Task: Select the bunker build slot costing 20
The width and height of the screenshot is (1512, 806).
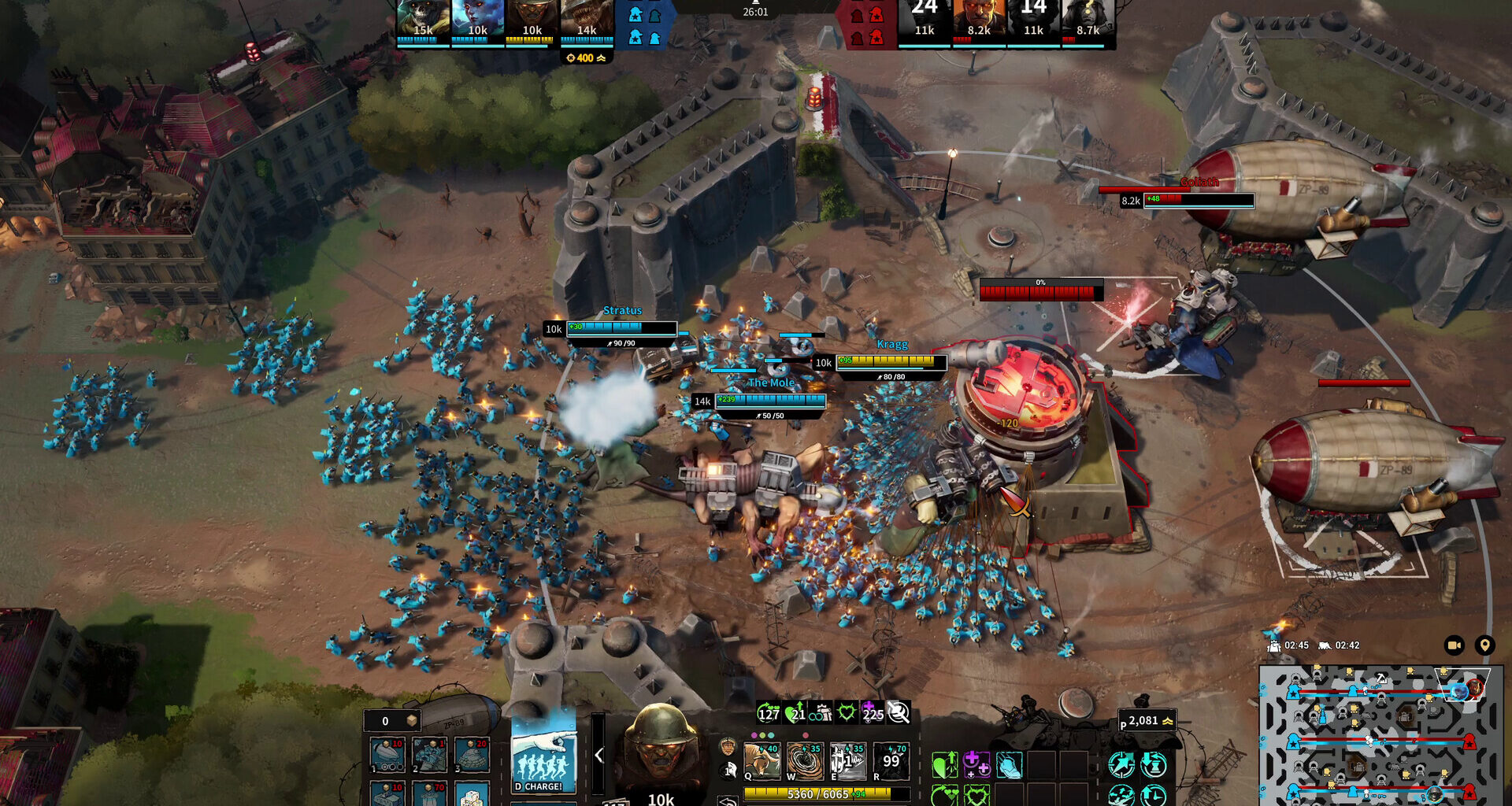Action: point(472,756)
